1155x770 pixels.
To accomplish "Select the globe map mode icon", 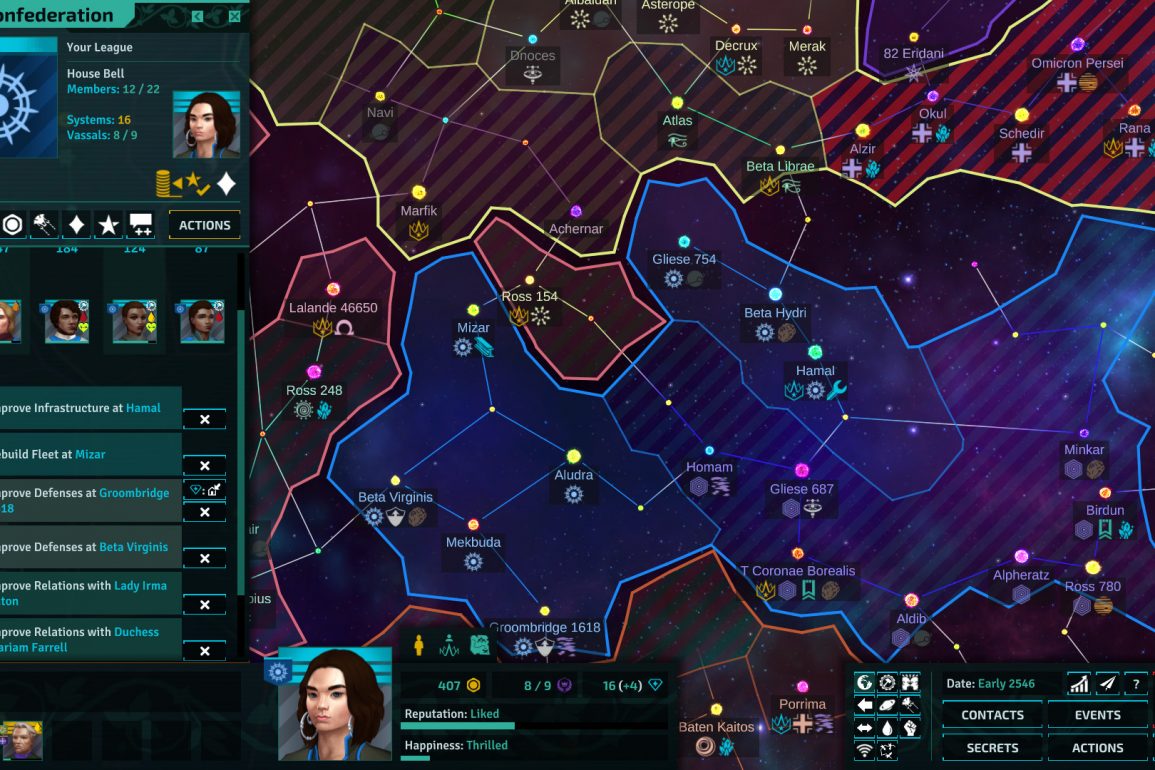I will [x=865, y=682].
